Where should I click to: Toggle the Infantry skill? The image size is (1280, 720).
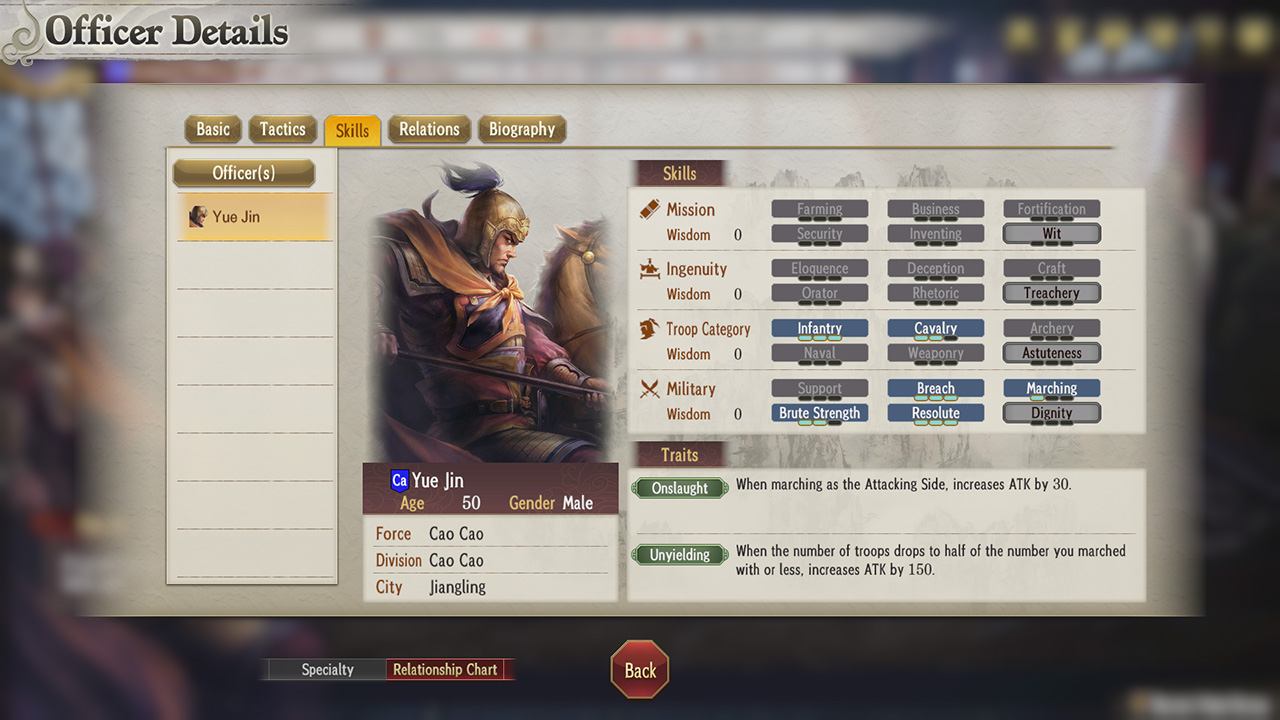[x=819, y=328]
